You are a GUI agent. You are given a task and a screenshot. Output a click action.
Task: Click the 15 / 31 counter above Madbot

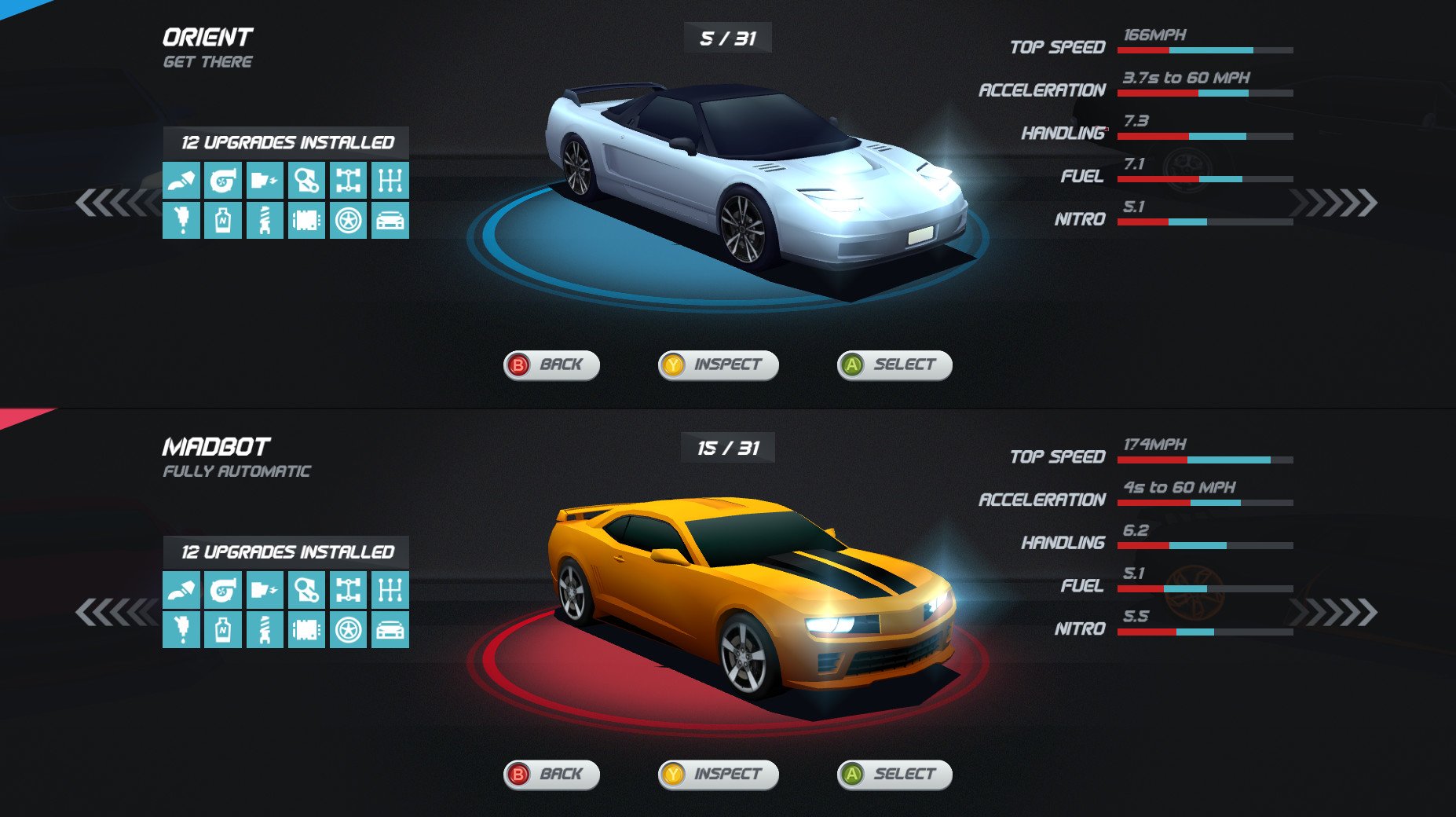(728, 445)
